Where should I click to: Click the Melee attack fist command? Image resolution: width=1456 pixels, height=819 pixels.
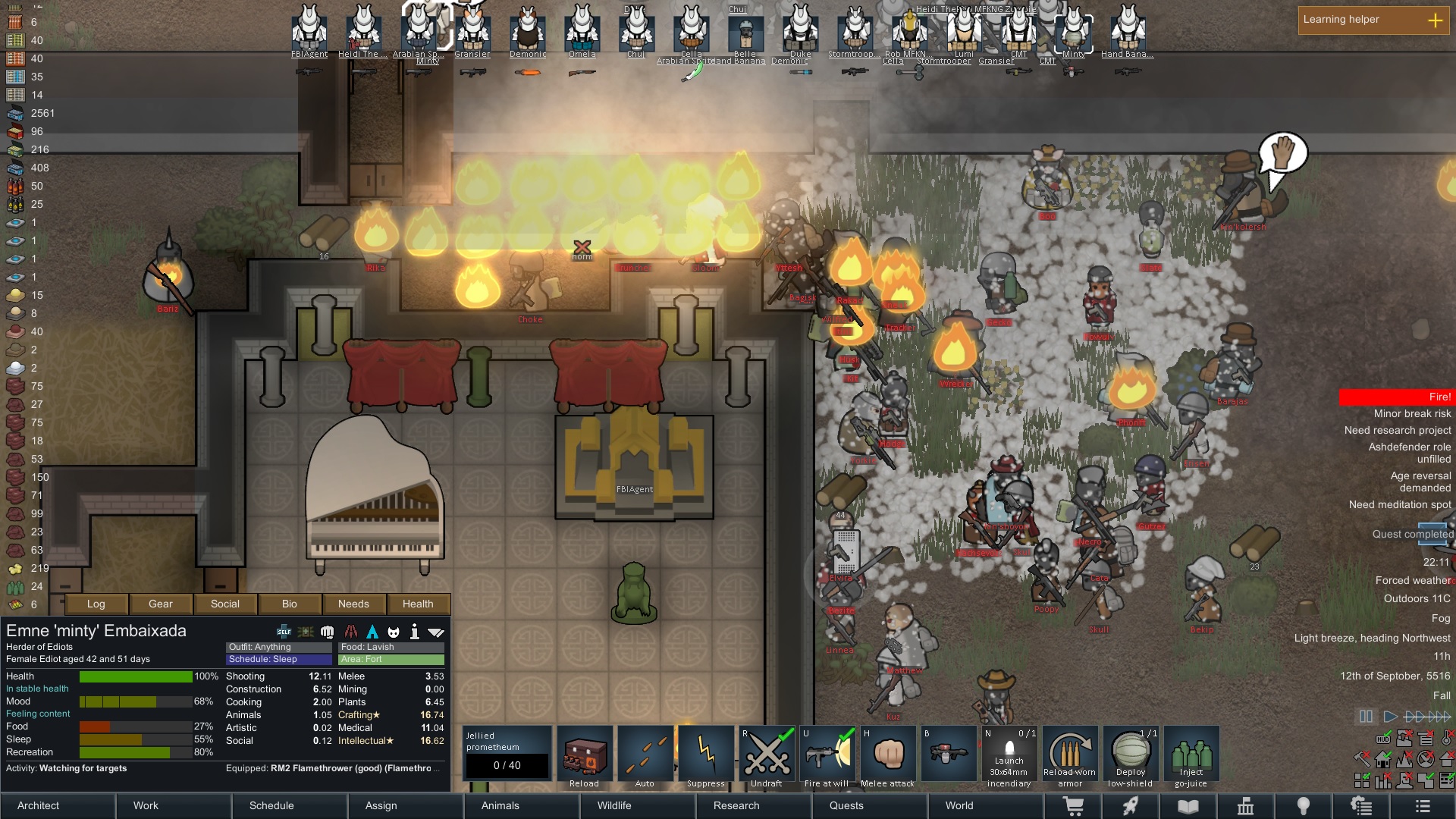888,753
